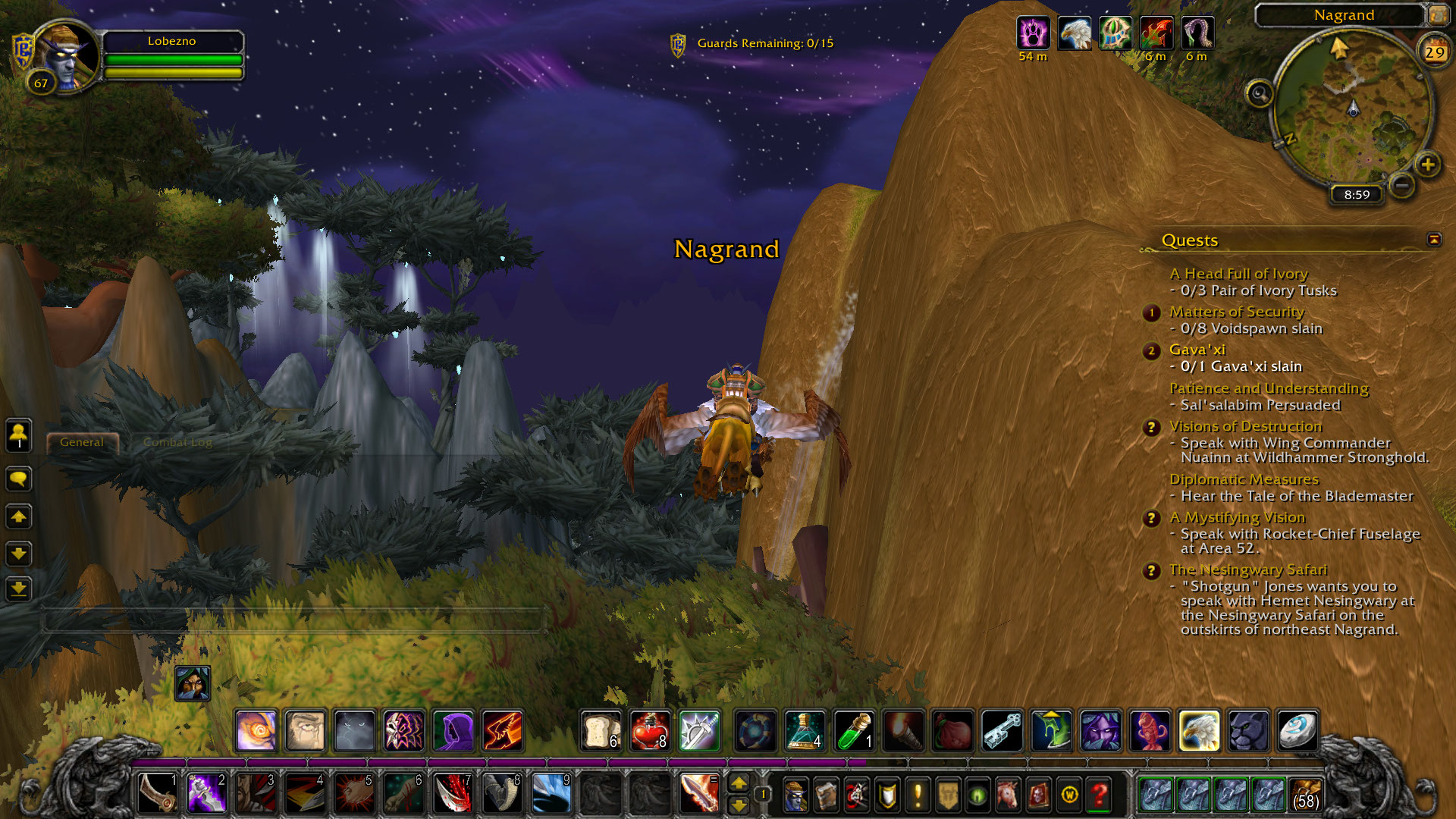Open the world map button beside Nagrand
1456x819 pixels.
coord(1439,14)
